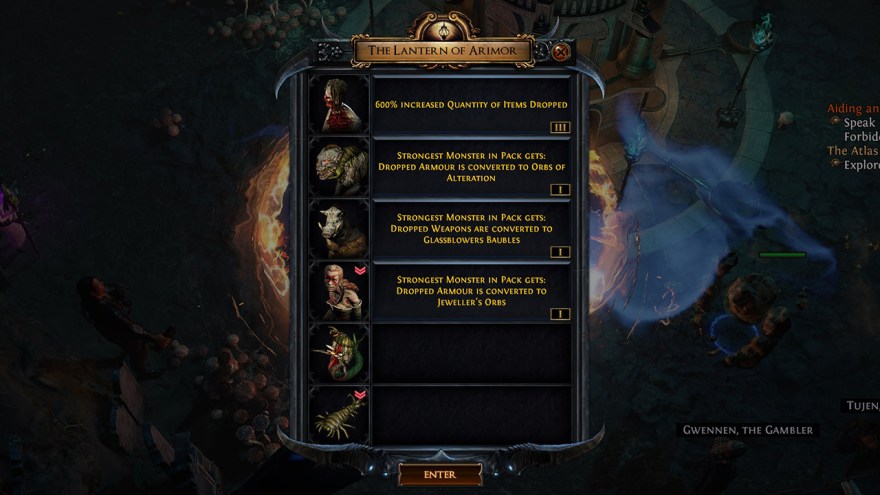880x495 pixels.
Task: Select the bloody zombie head portrait
Action: pyautogui.click(x=339, y=104)
